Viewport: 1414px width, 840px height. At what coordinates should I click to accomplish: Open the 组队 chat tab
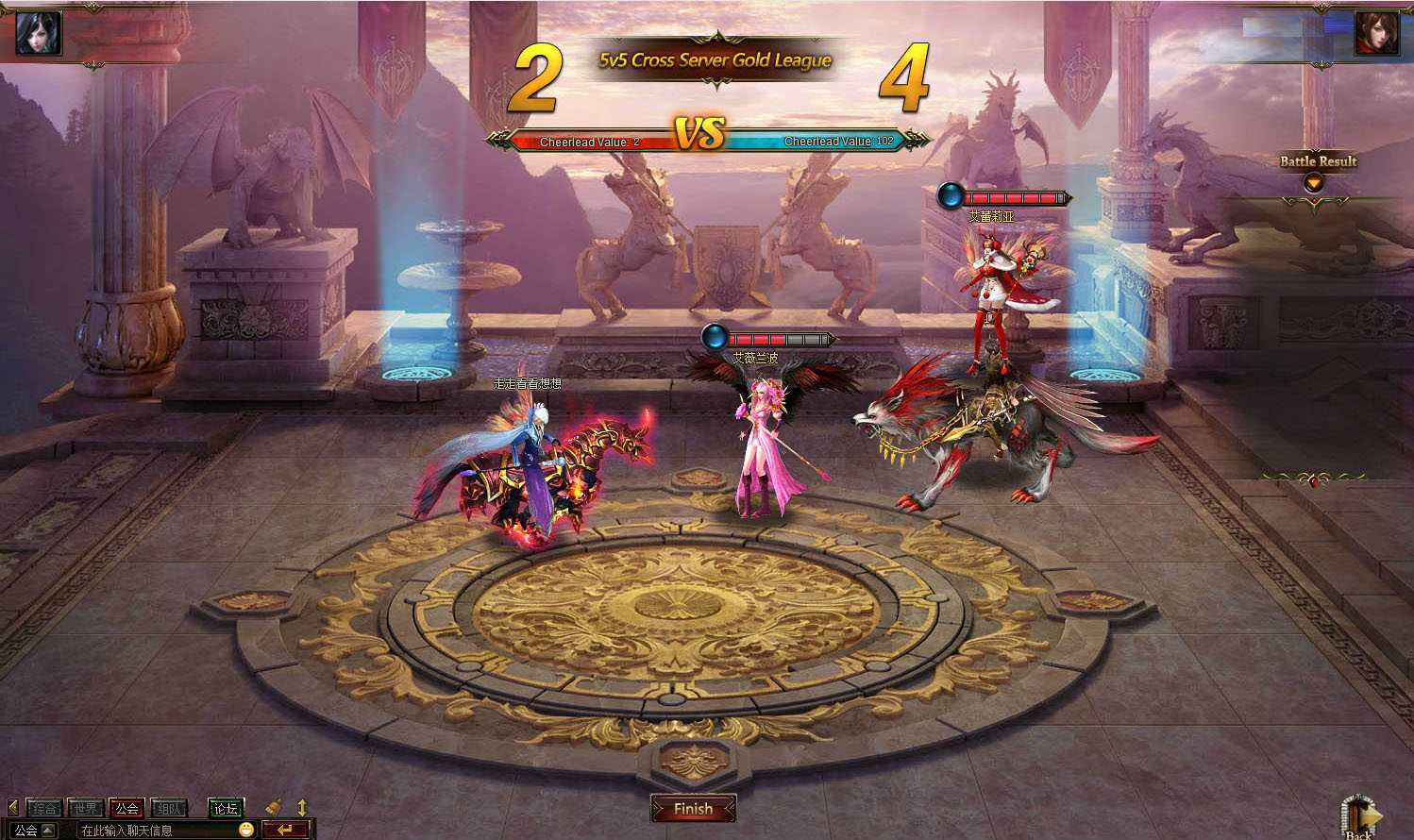(169, 808)
